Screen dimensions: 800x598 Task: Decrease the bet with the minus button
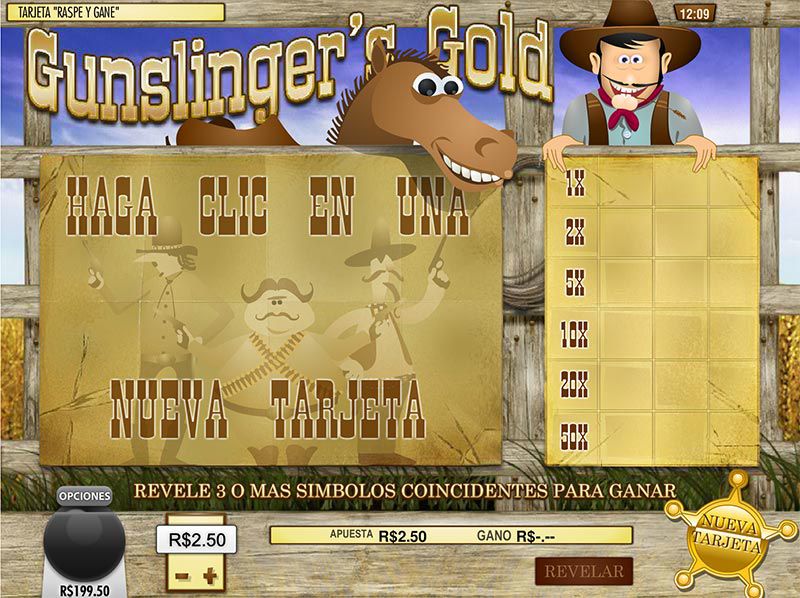tap(181, 576)
